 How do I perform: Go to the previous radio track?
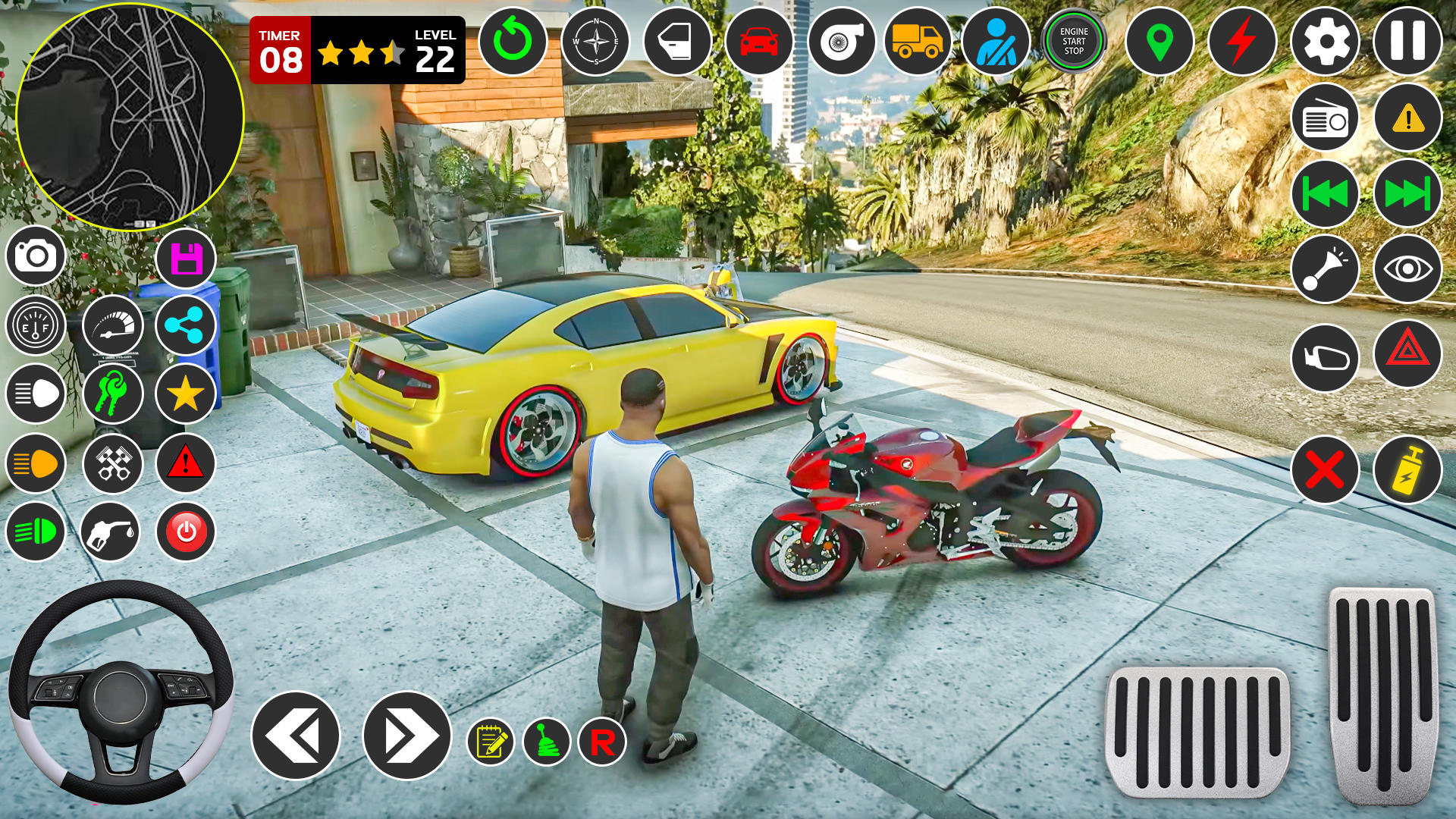(x=1325, y=194)
